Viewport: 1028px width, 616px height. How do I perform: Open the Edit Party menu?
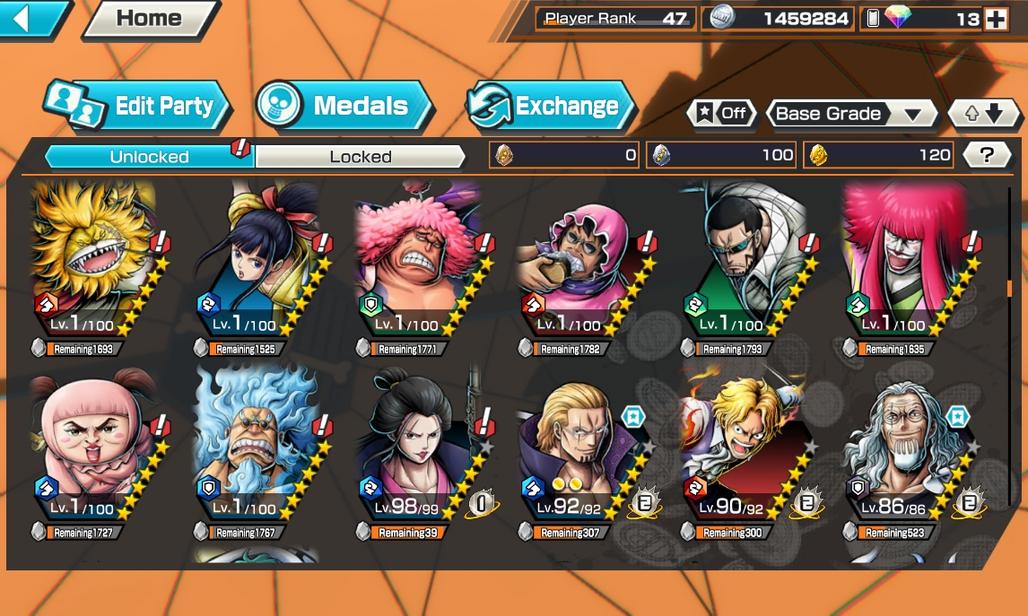click(137, 106)
